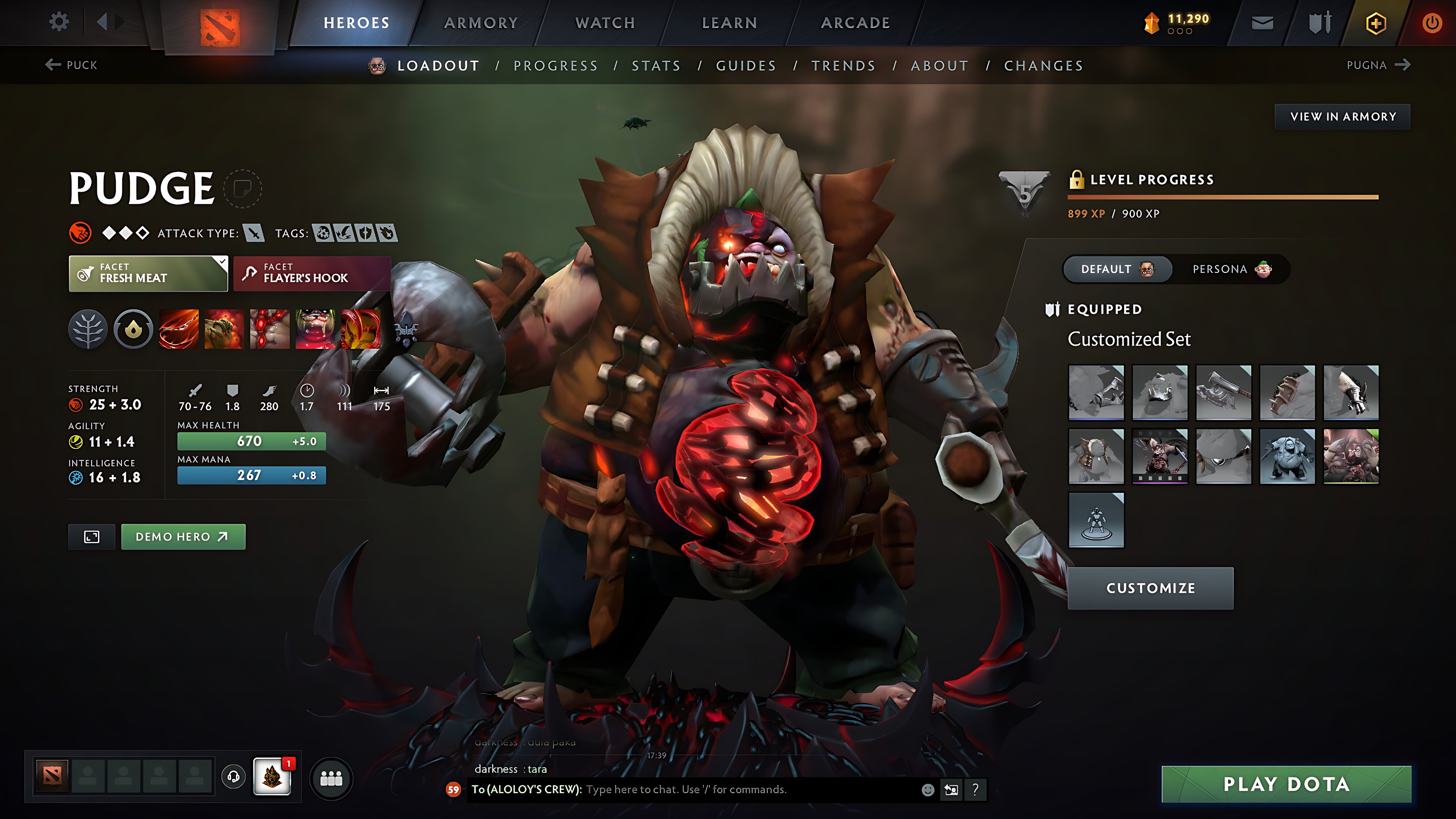Open the Watch tab
The height and width of the screenshot is (819, 1456).
point(605,22)
